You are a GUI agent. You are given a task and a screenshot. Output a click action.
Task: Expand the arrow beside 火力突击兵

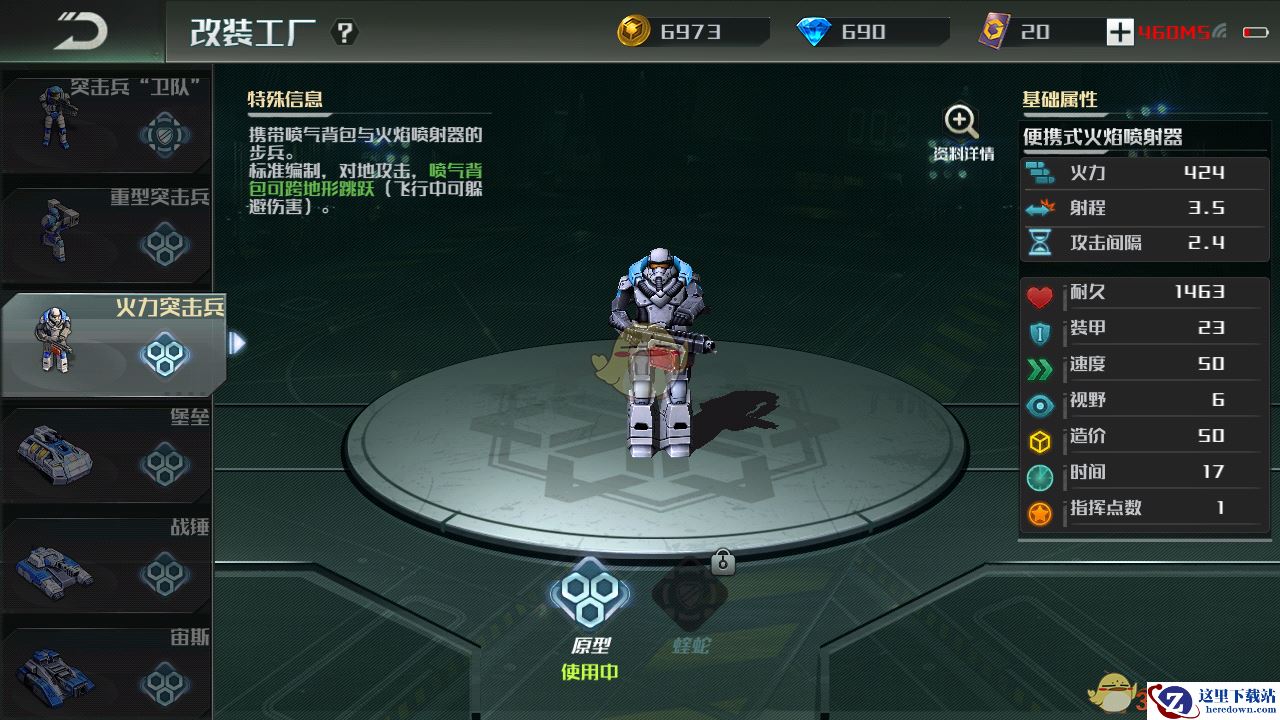point(237,343)
